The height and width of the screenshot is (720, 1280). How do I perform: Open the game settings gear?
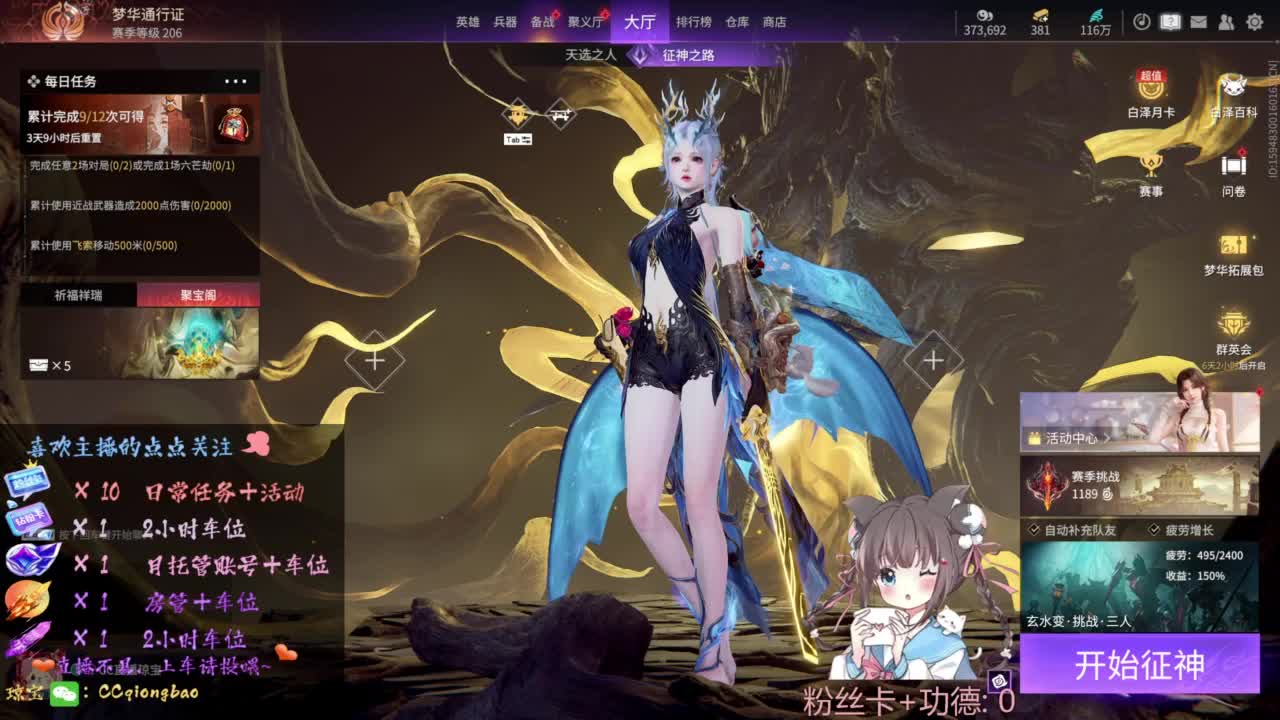pos(1256,21)
